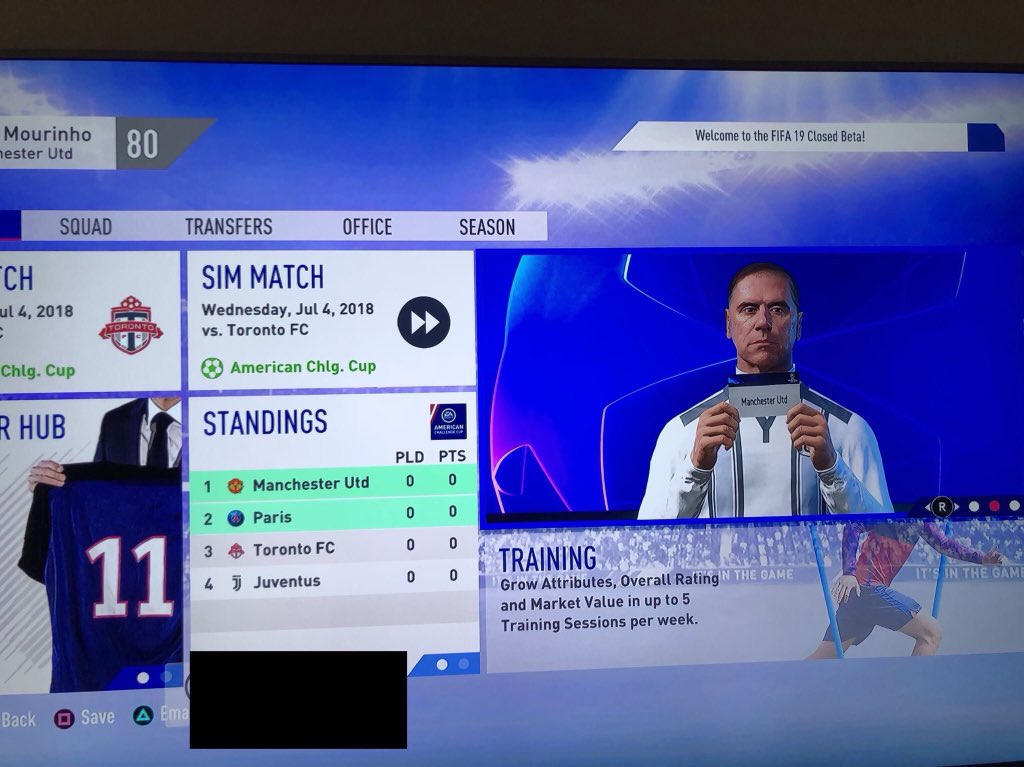Open the Champions League draw news panel
Viewport: 1024px width, 767px height.
[x=748, y=385]
